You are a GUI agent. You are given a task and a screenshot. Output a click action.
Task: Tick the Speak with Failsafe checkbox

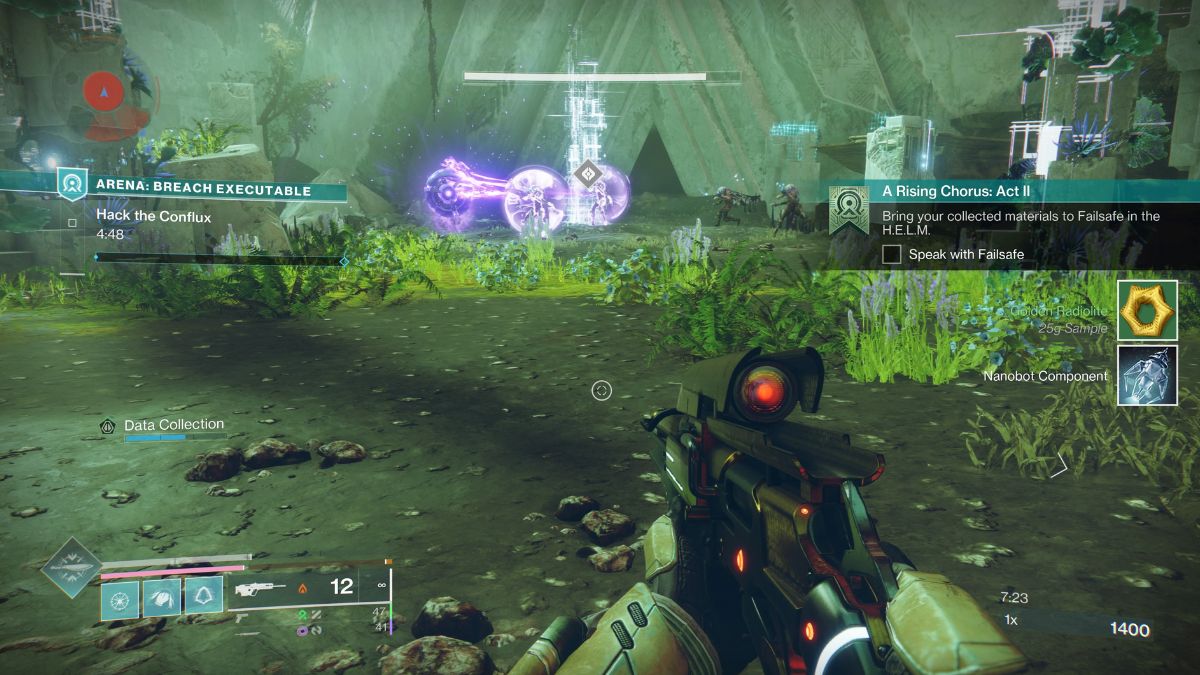point(892,255)
